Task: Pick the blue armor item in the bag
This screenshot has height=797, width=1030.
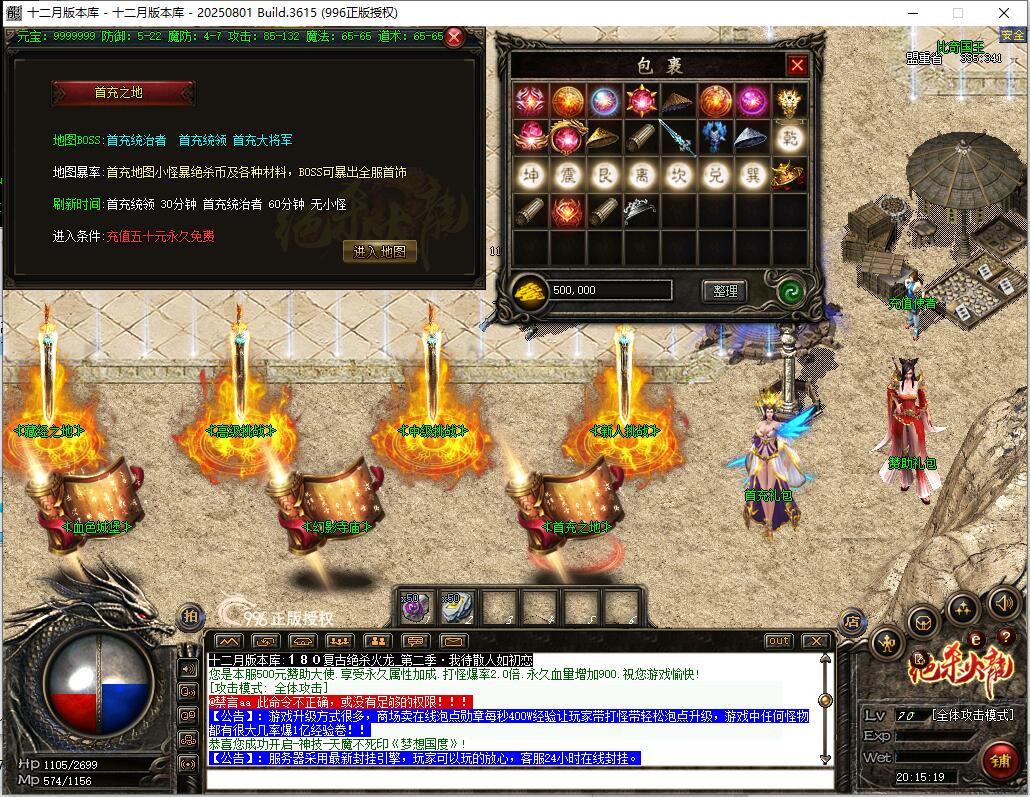Action: click(x=715, y=137)
